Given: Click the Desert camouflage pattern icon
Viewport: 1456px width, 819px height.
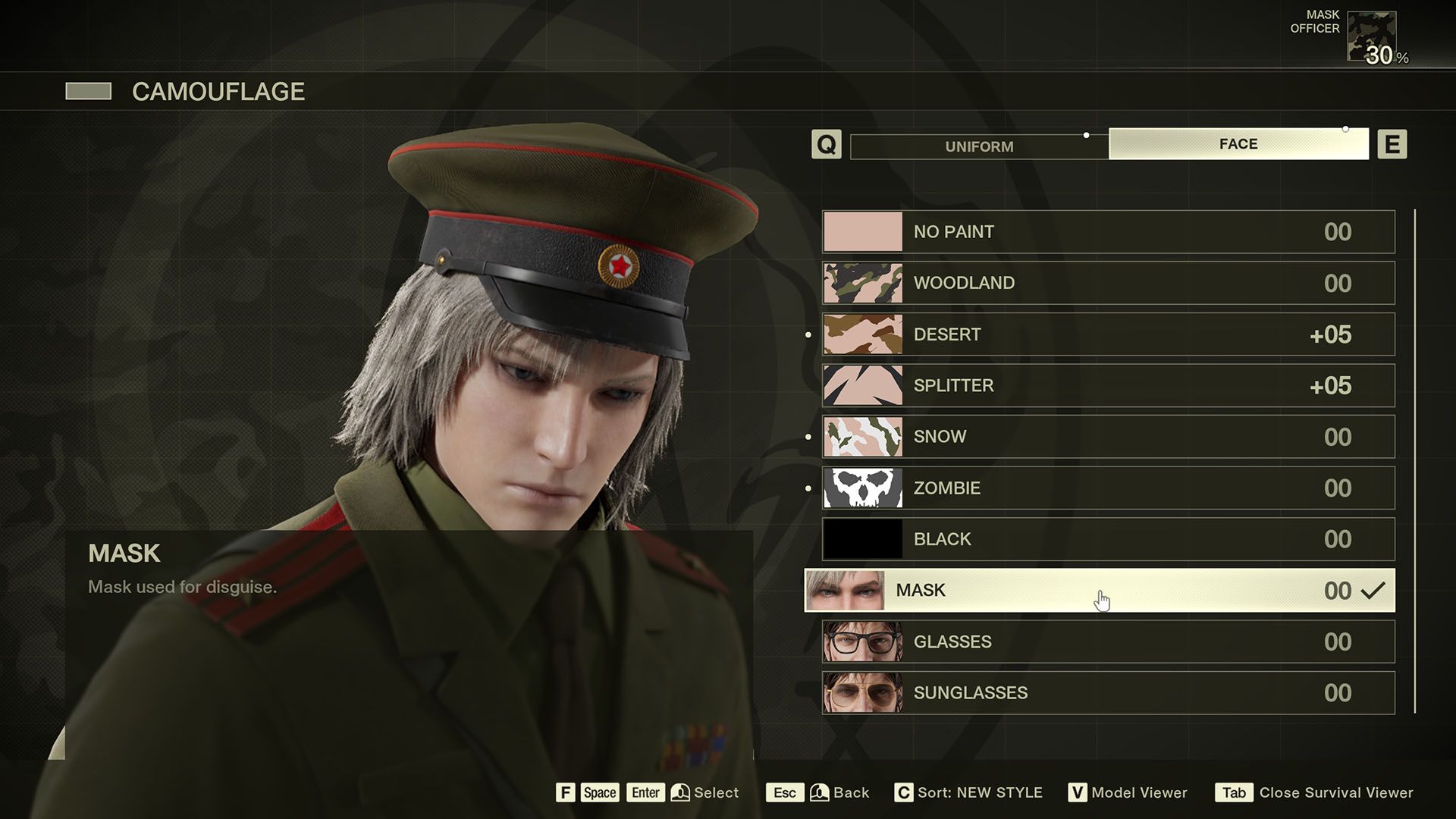Looking at the screenshot, I should (861, 334).
